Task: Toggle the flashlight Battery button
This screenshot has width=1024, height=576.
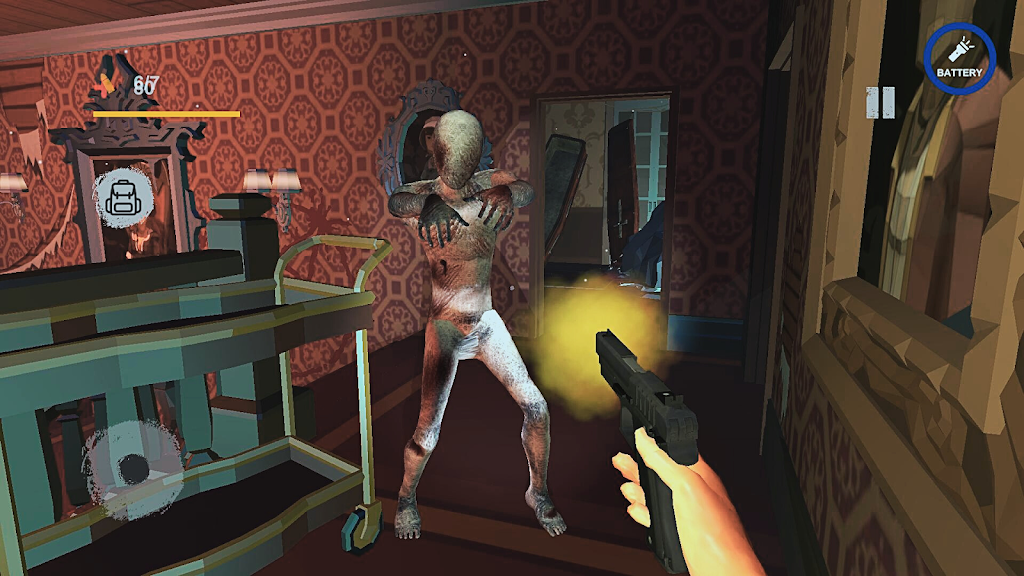Action: pyautogui.click(x=959, y=57)
